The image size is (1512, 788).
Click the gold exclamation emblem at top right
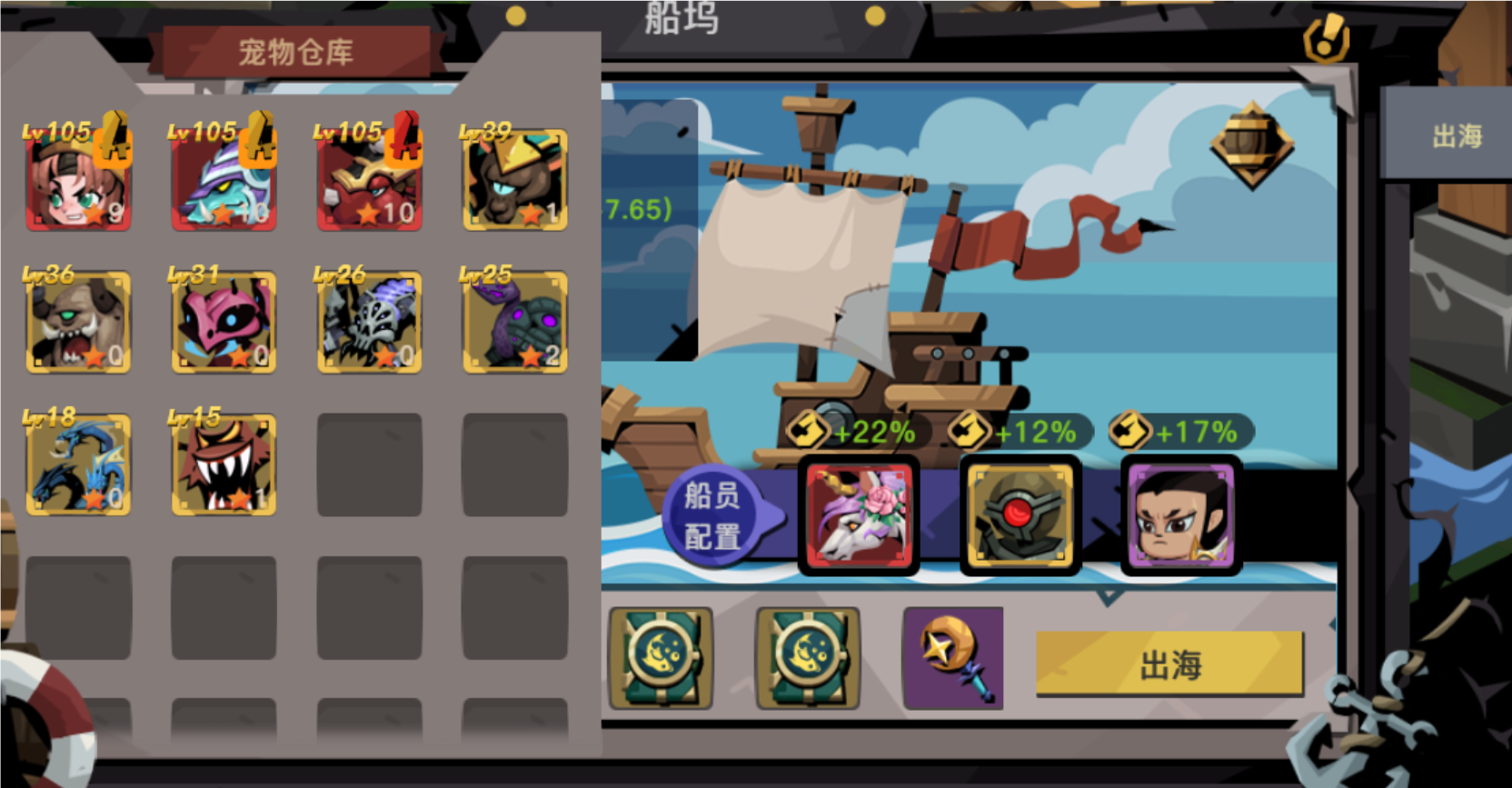point(1325,41)
